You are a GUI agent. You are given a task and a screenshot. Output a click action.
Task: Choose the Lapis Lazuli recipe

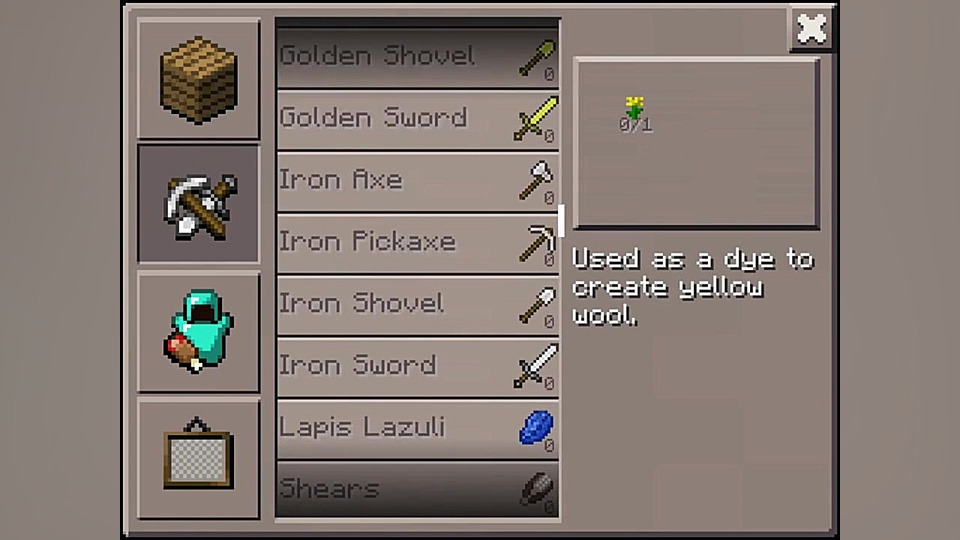point(417,429)
